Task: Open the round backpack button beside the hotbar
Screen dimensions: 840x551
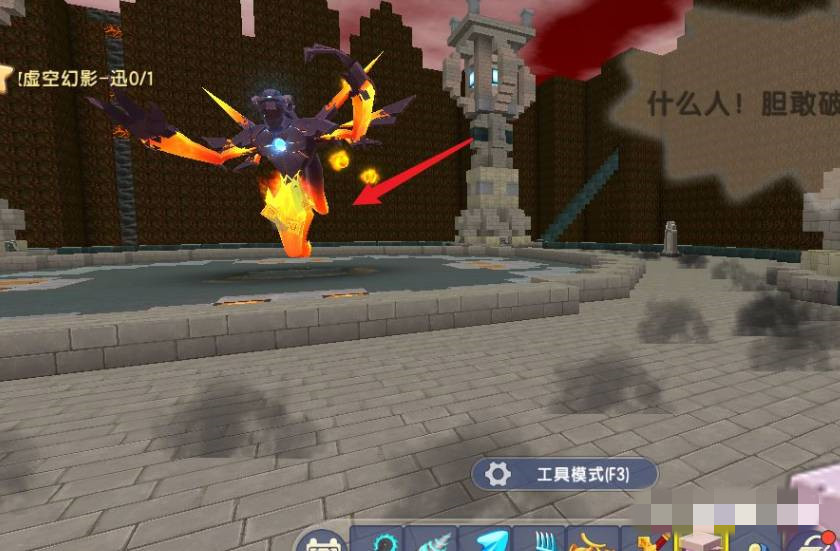Action: 320,542
